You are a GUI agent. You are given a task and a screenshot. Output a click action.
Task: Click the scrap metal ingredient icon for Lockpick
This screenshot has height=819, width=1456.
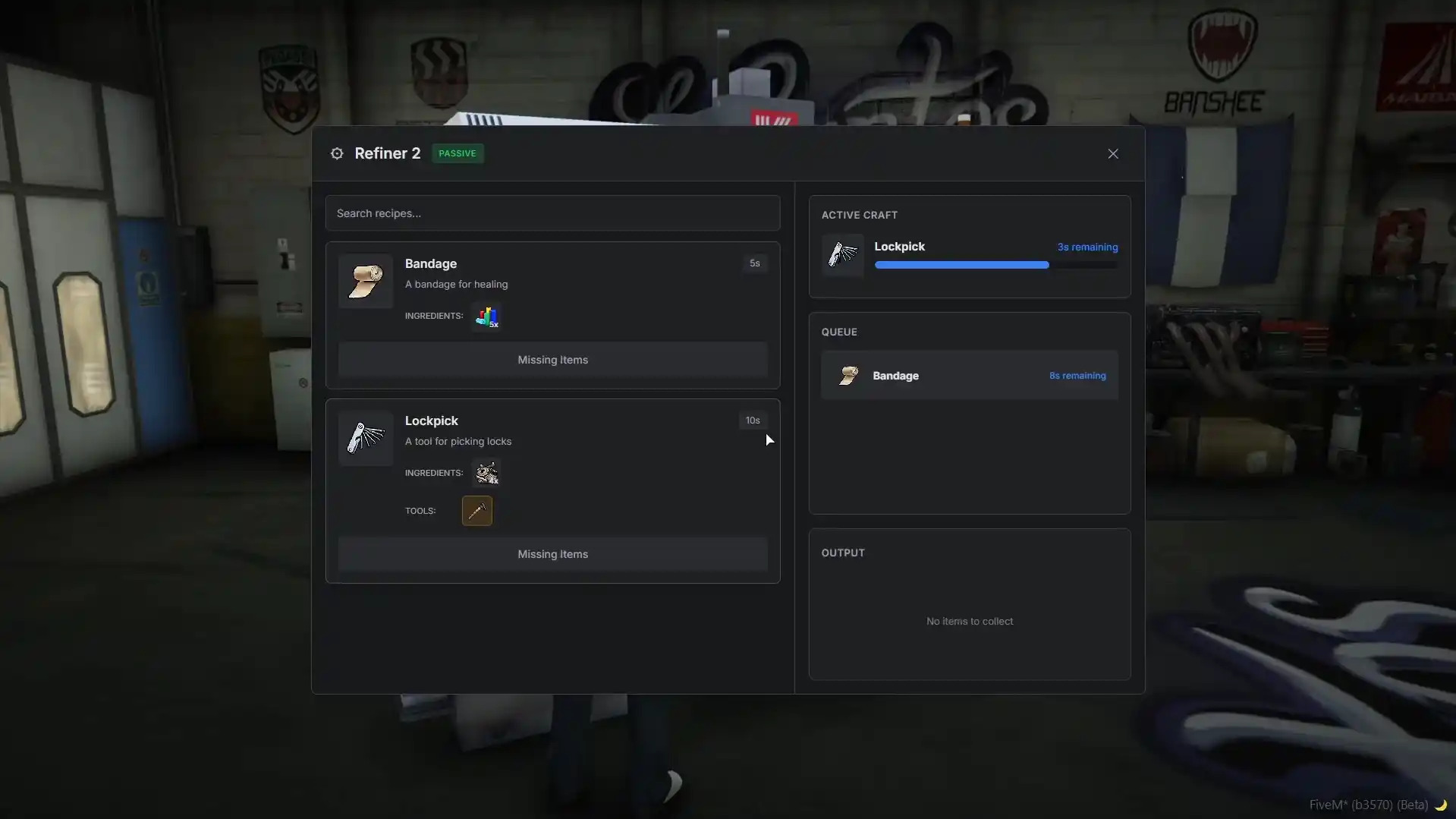point(486,472)
